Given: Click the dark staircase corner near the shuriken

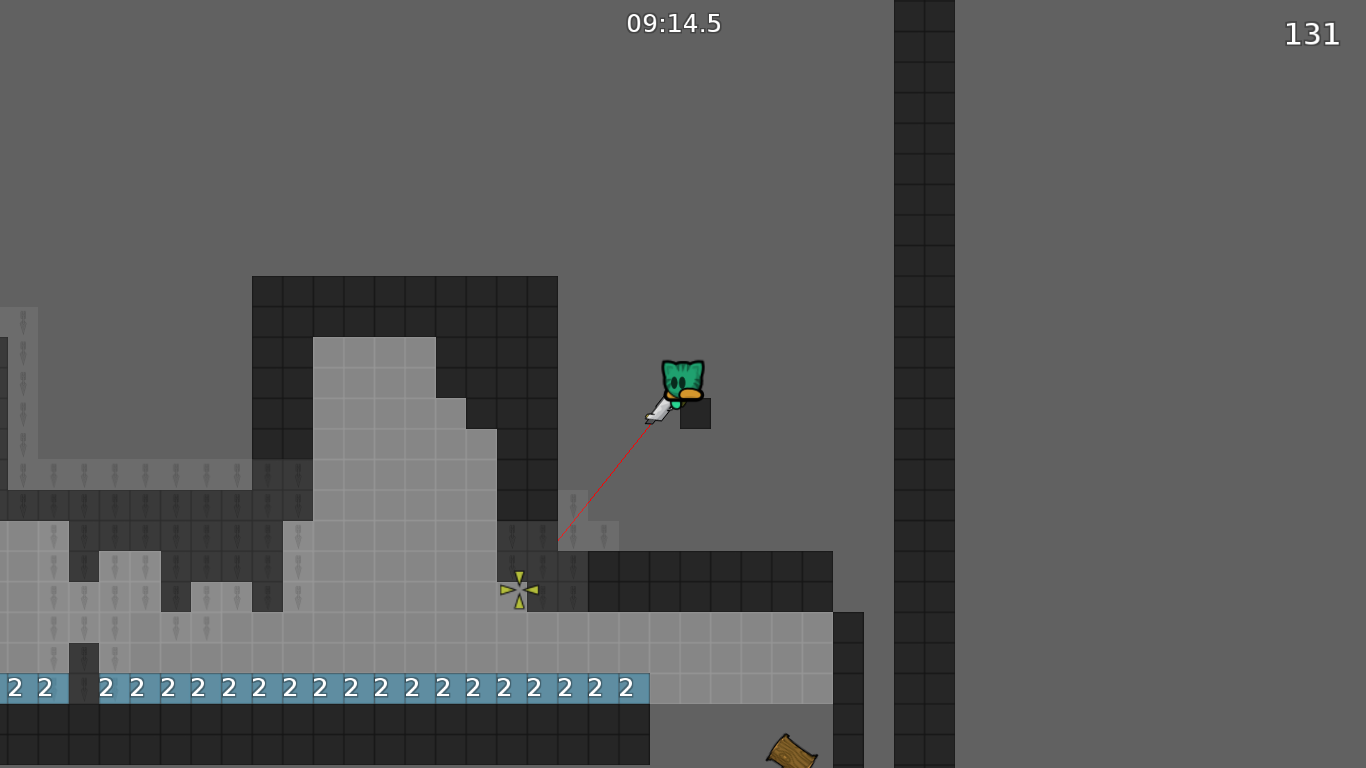Looking at the screenshot, I should point(545,555).
